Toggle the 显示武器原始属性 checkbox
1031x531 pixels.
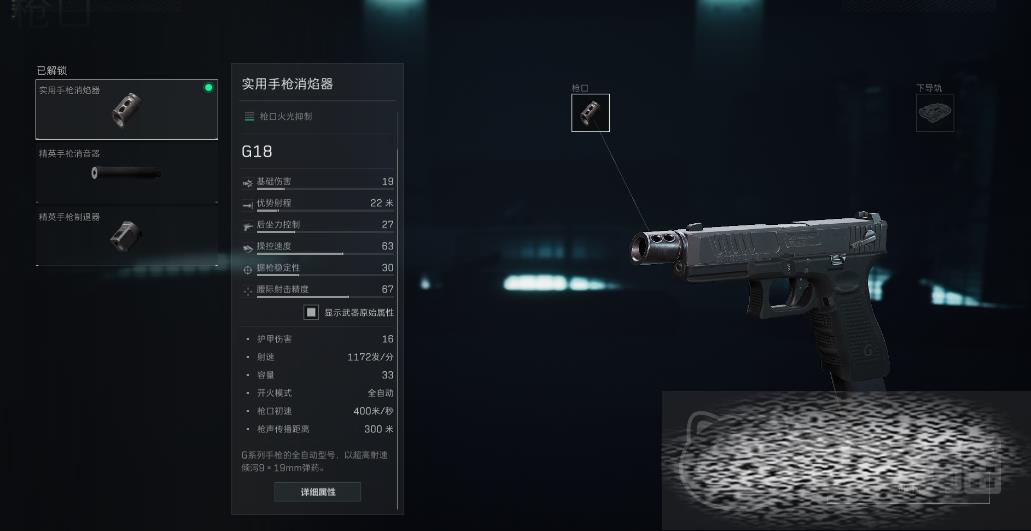[312, 312]
